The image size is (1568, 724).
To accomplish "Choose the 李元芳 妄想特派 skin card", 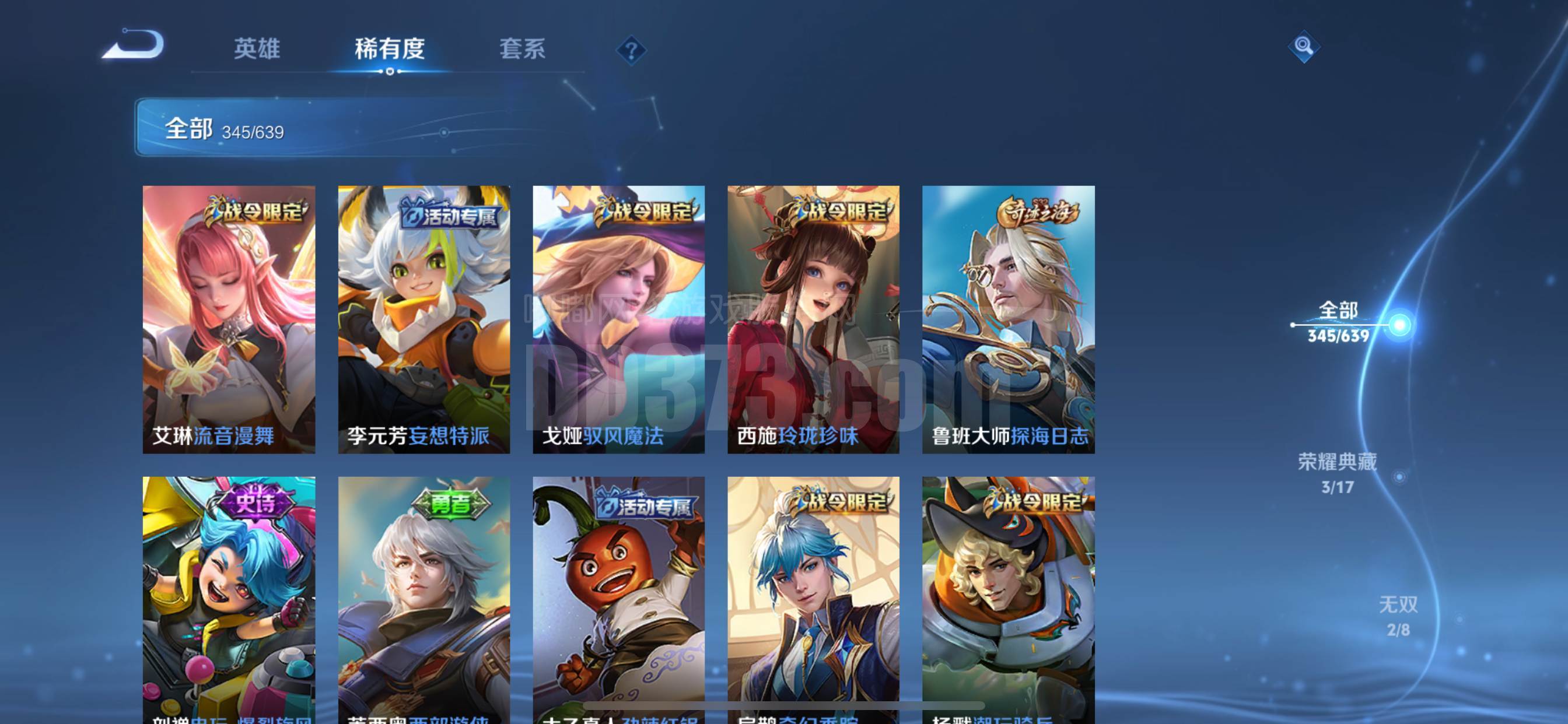I will pyautogui.click(x=423, y=319).
